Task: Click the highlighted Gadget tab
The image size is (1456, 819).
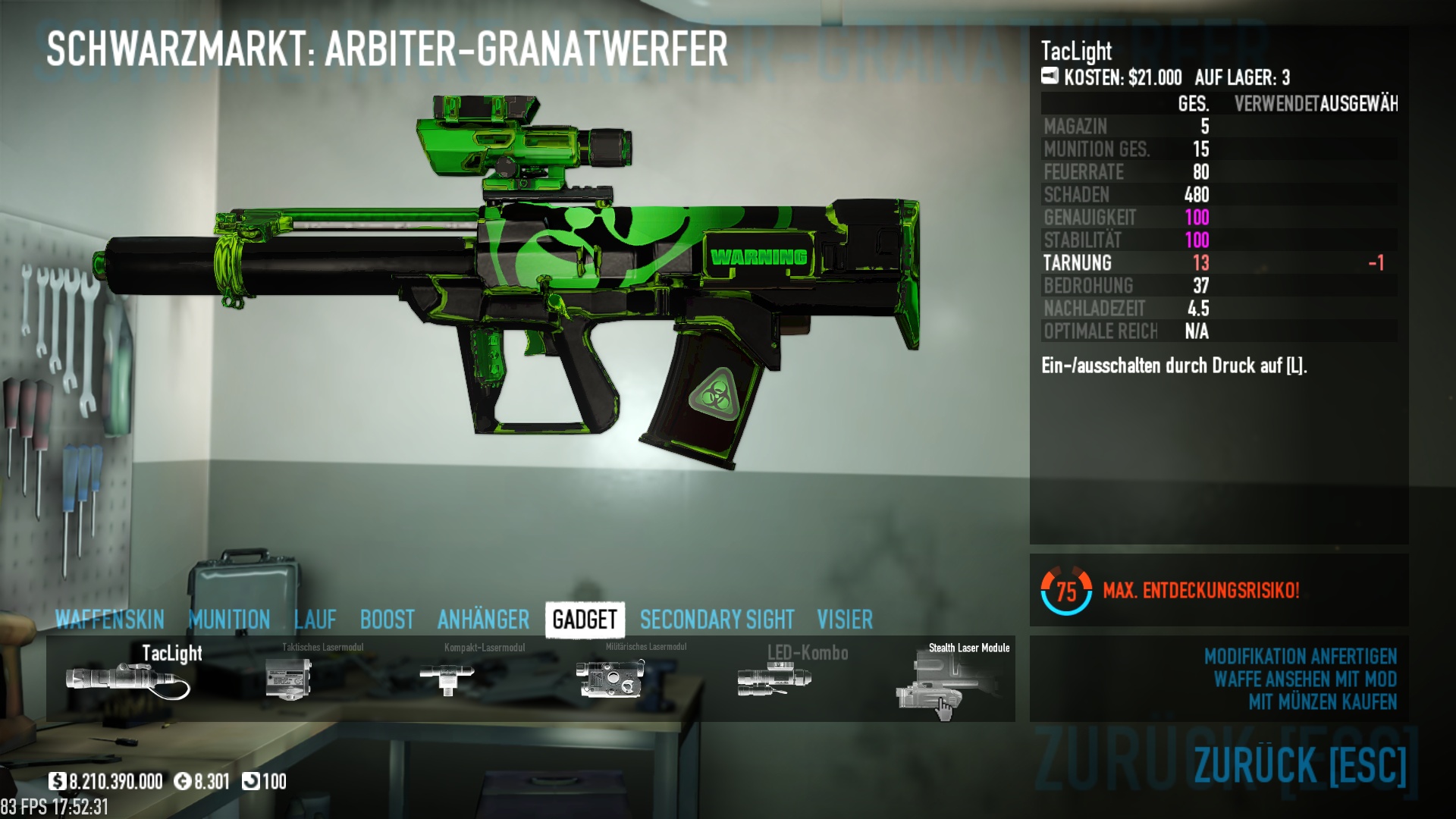Action: [x=585, y=620]
